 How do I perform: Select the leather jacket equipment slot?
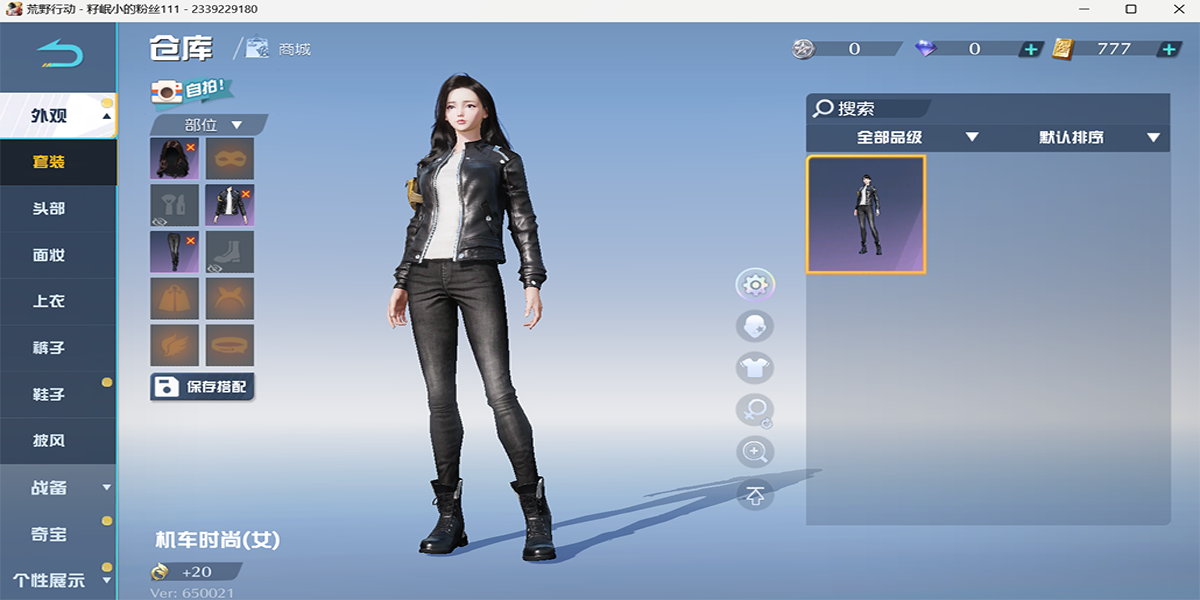229,205
